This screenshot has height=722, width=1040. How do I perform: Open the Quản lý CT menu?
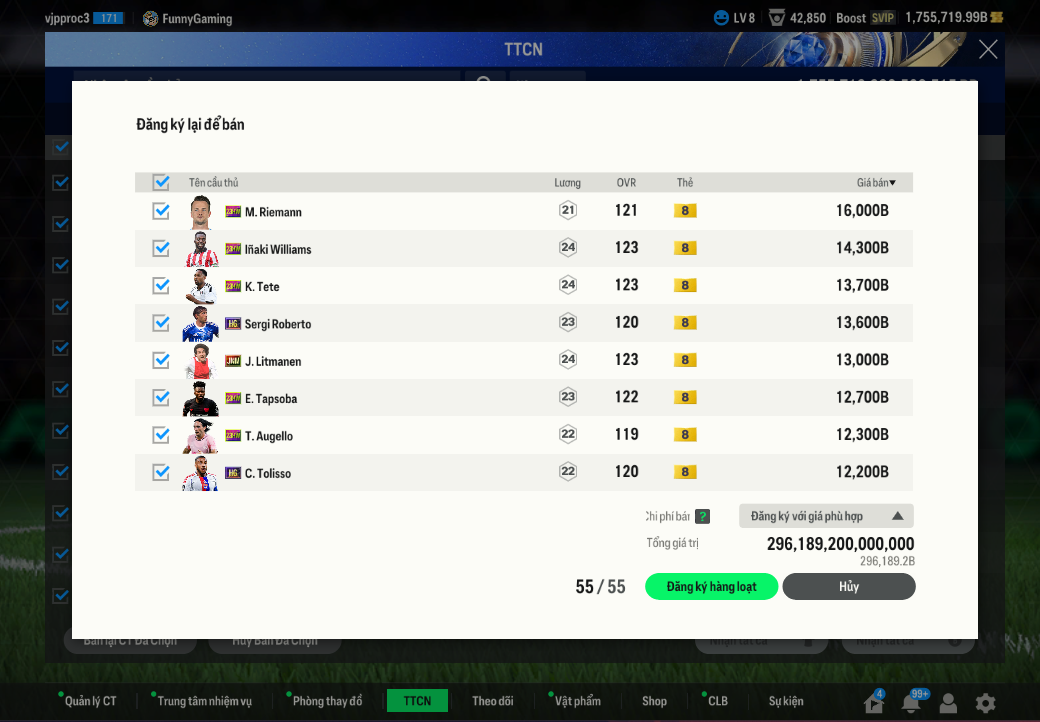90,701
